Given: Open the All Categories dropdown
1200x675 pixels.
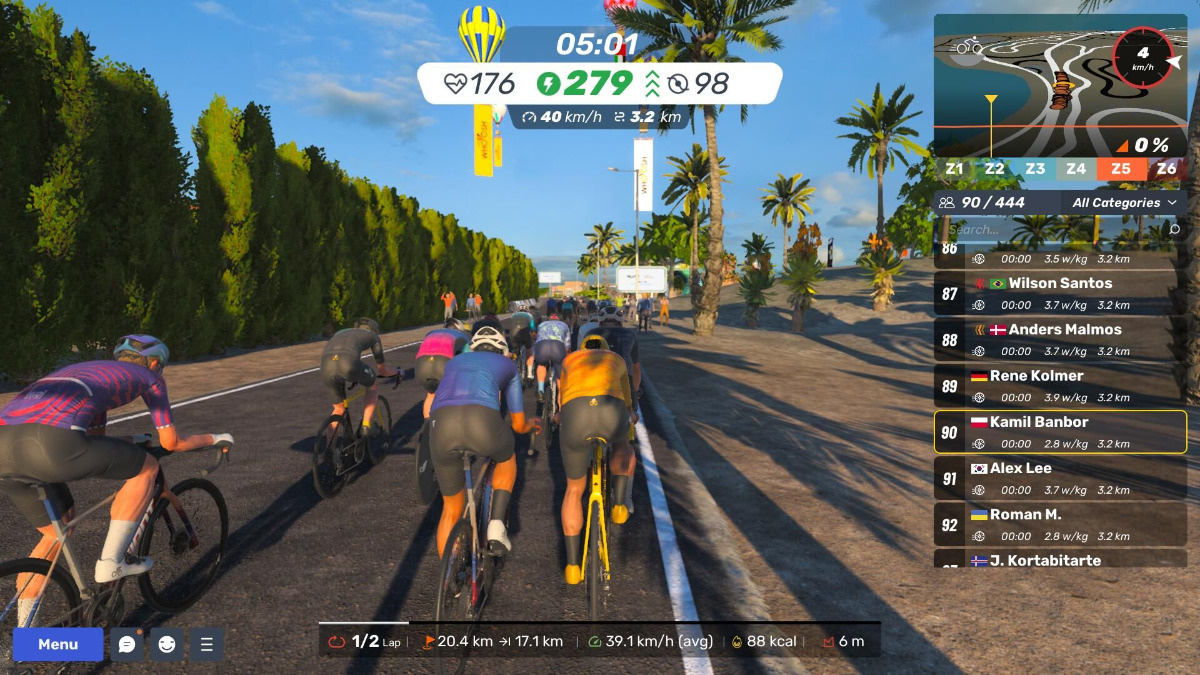Looking at the screenshot, I should (1124, 203).
